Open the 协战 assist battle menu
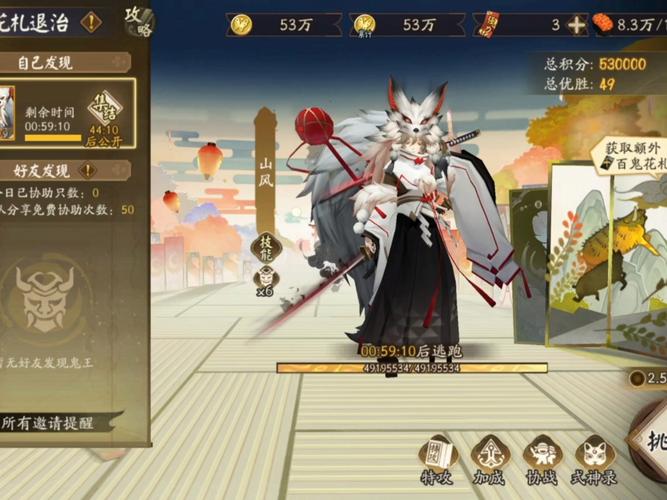The image size is (667, 500). [x=542, y=459]
